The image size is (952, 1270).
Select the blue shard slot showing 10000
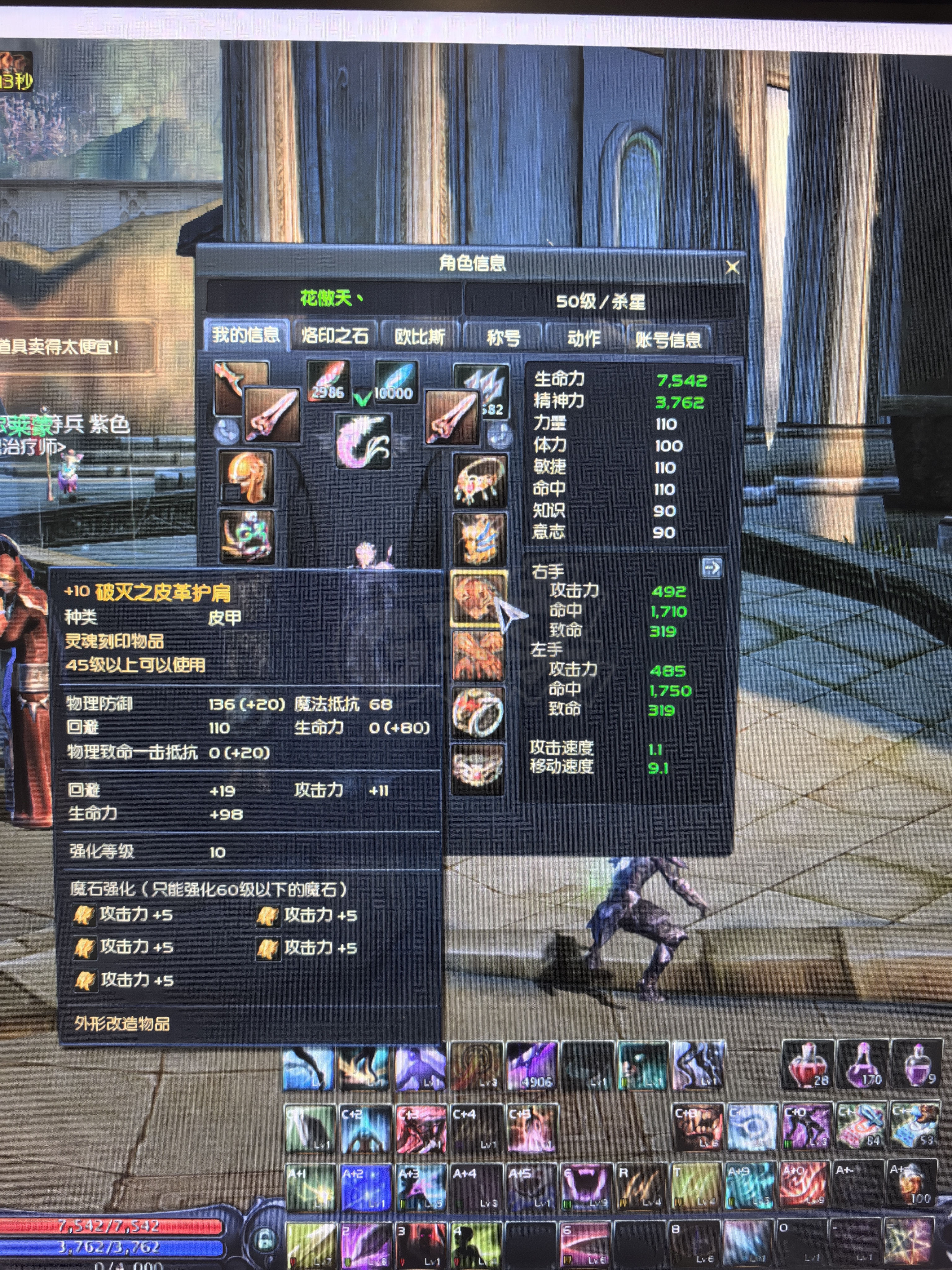(395, 382)
